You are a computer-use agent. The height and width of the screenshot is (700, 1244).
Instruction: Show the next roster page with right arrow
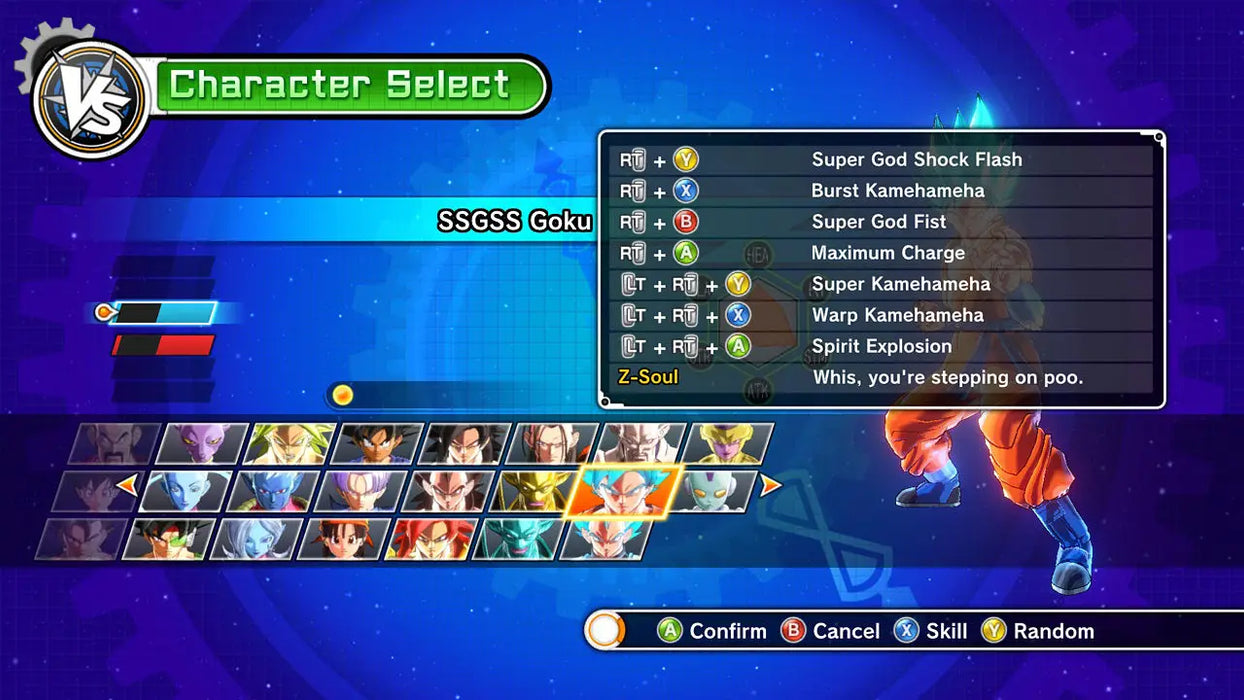click(771, 486)
